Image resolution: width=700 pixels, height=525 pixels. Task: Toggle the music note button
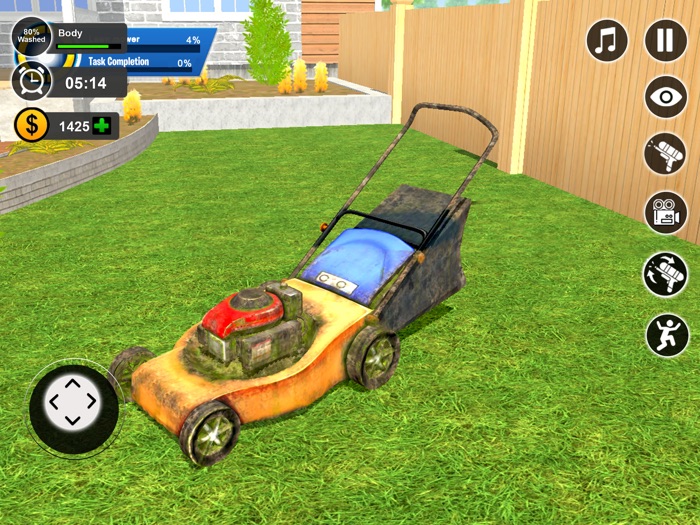(x=607, y=41)
